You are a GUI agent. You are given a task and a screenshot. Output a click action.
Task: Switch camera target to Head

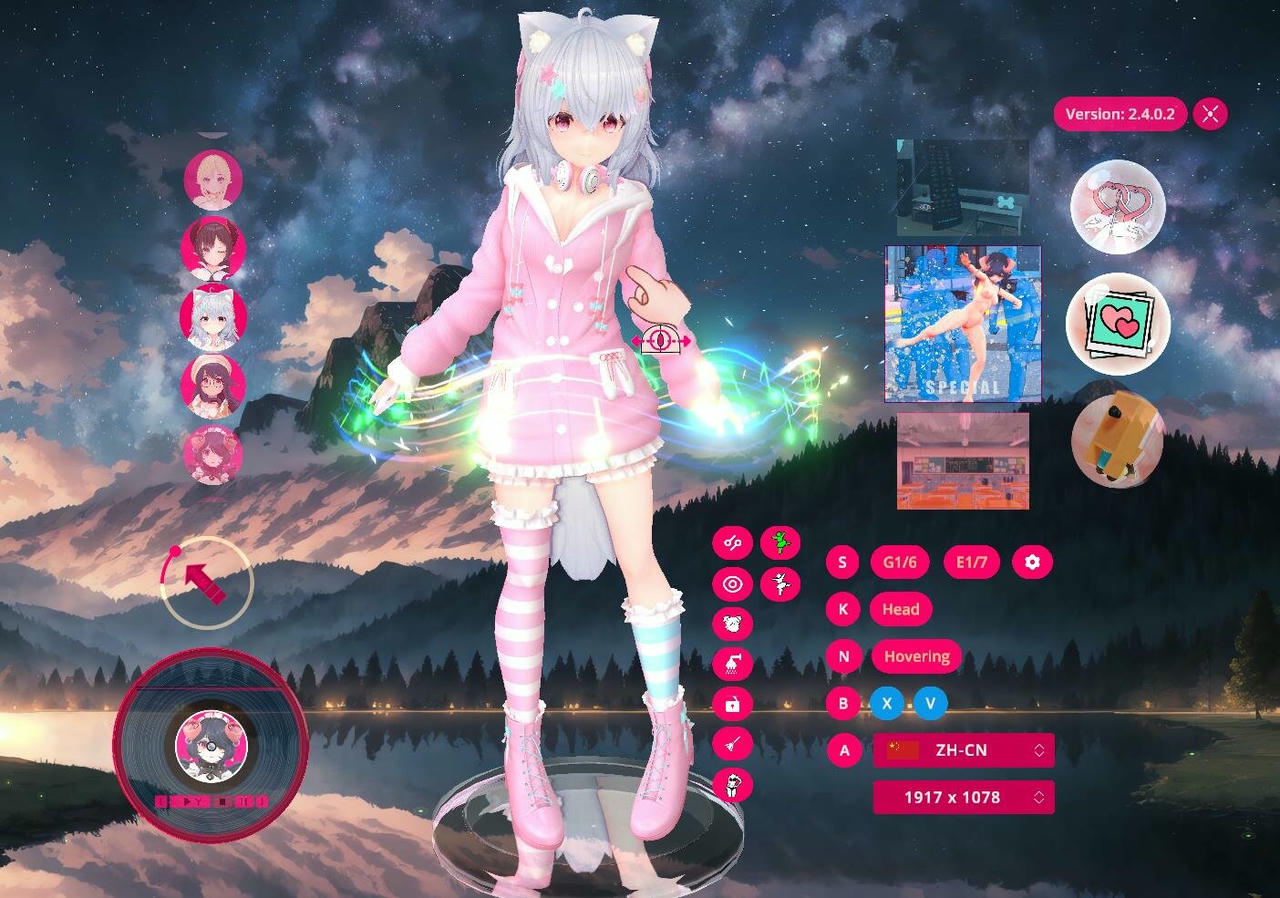click(x=899, y=609)
